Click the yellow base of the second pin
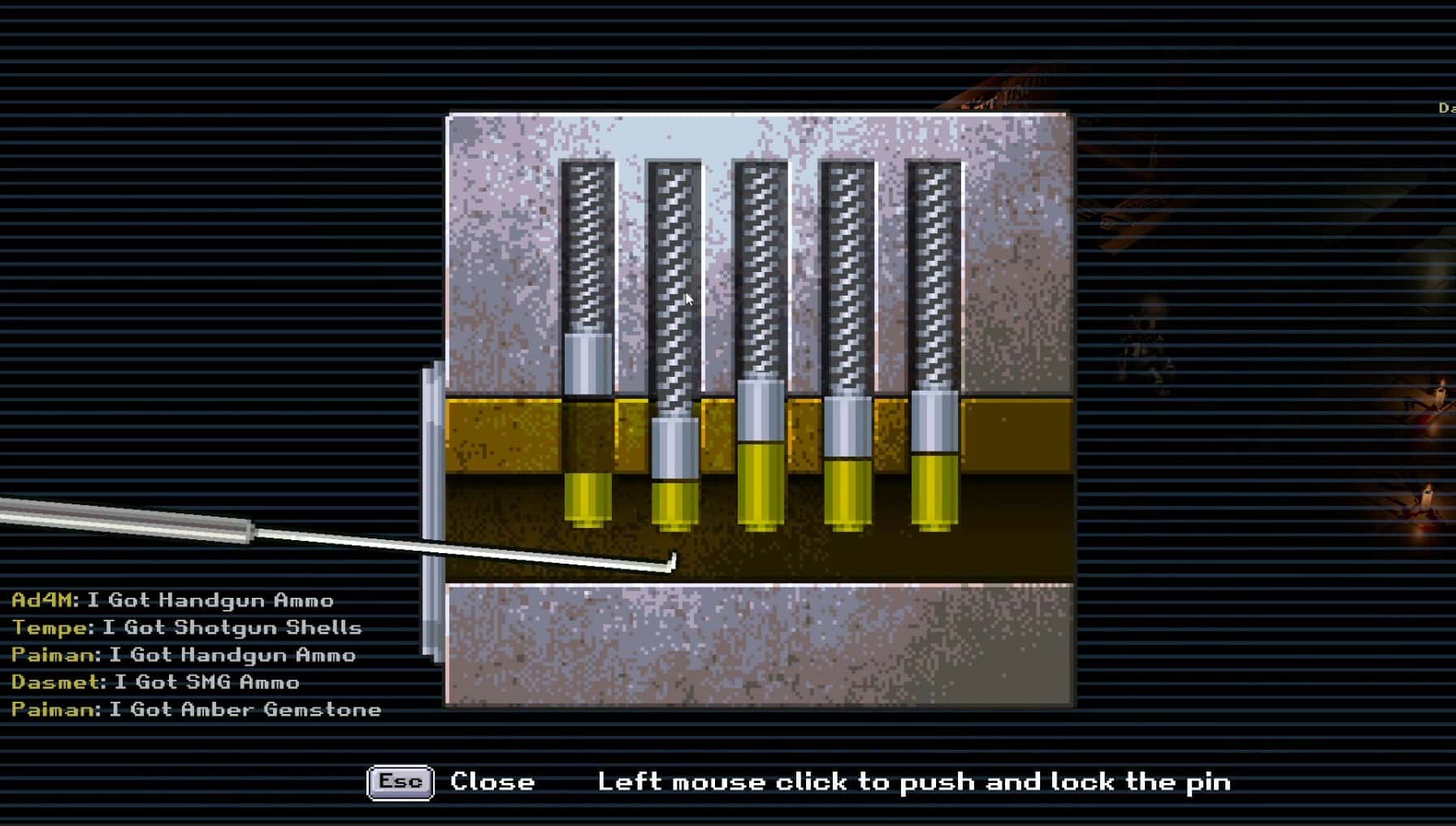This screenshot has width=1456, height=826. [x=674, y=504]
